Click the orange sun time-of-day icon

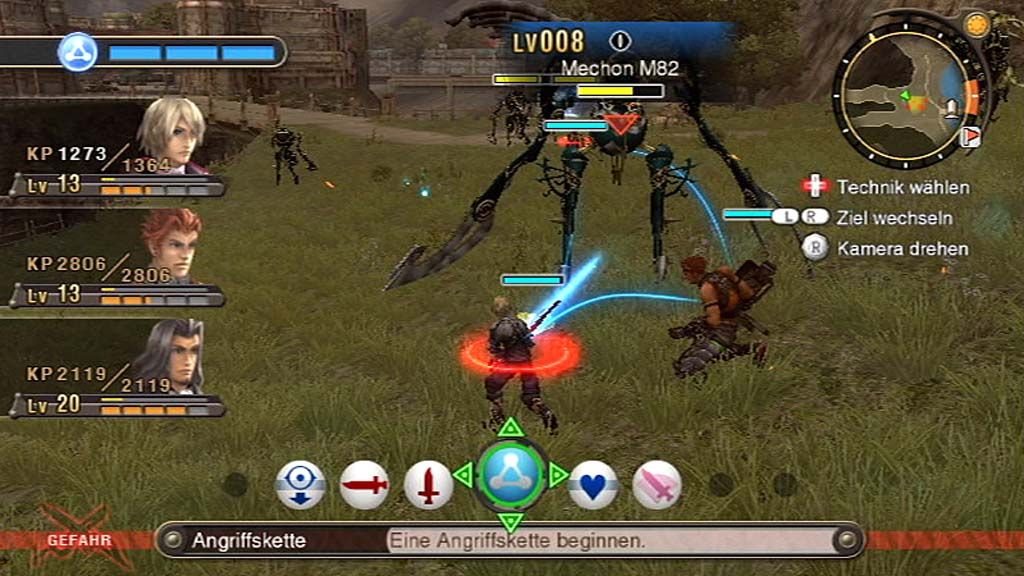(974, 23)
